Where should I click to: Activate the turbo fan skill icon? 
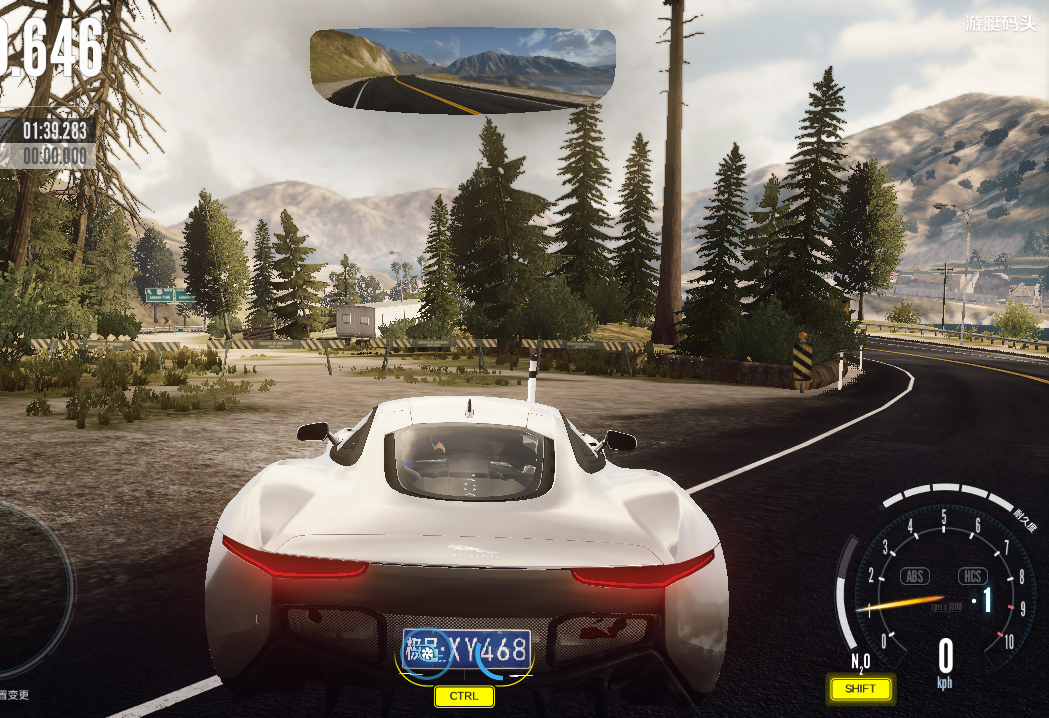pos(427,653)
